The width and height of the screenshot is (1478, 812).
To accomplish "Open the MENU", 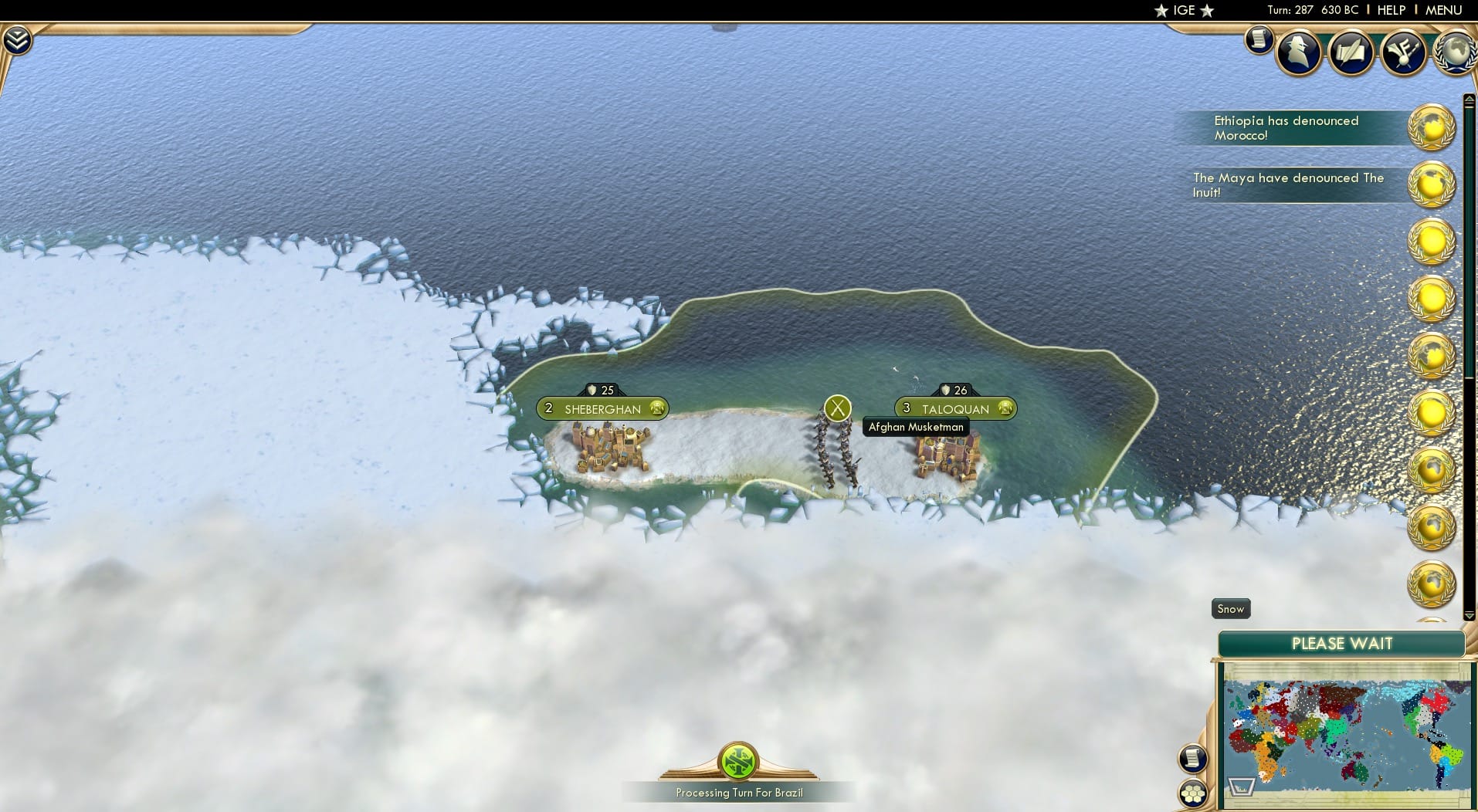I will tap(1442, 10).
